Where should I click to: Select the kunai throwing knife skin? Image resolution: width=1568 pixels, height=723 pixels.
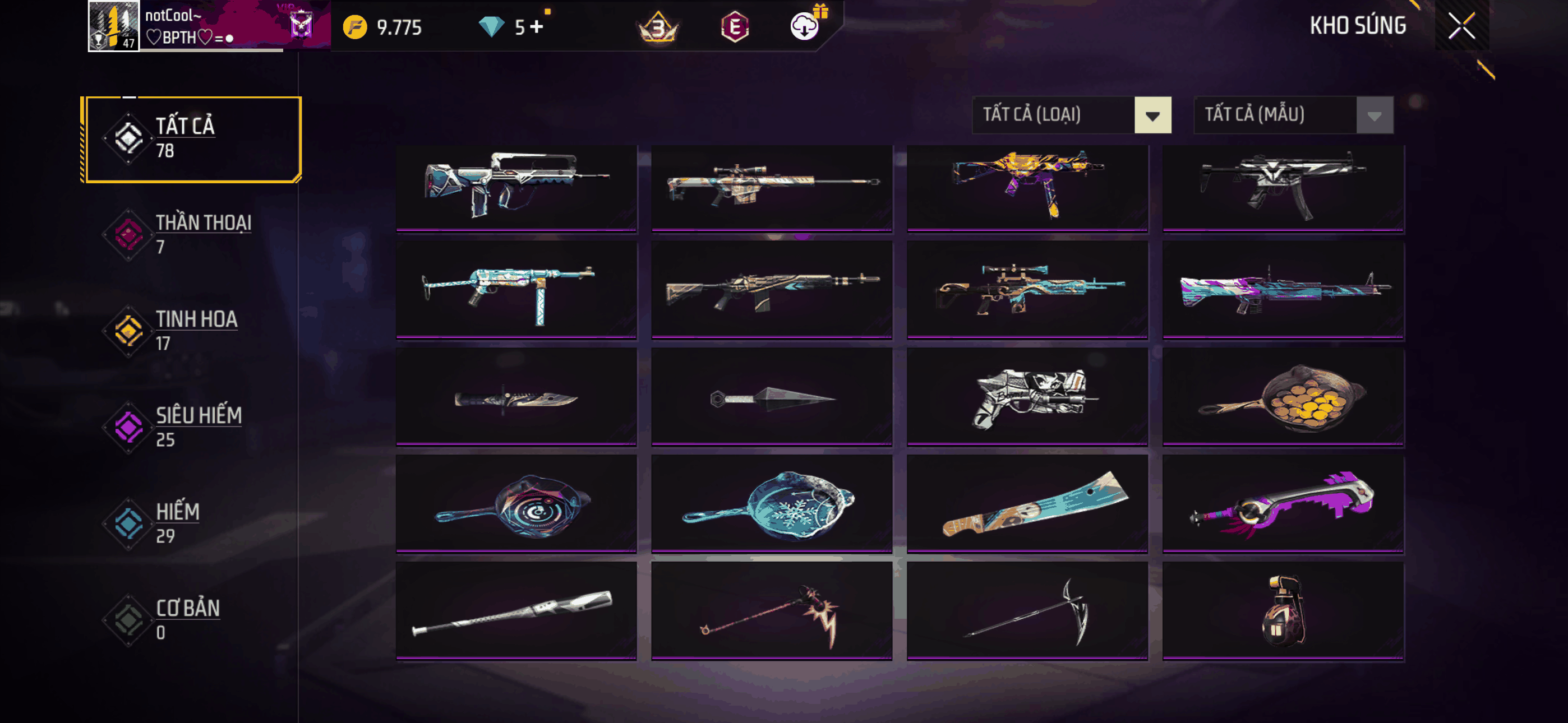pyautogui.click(x=771, y=398)
